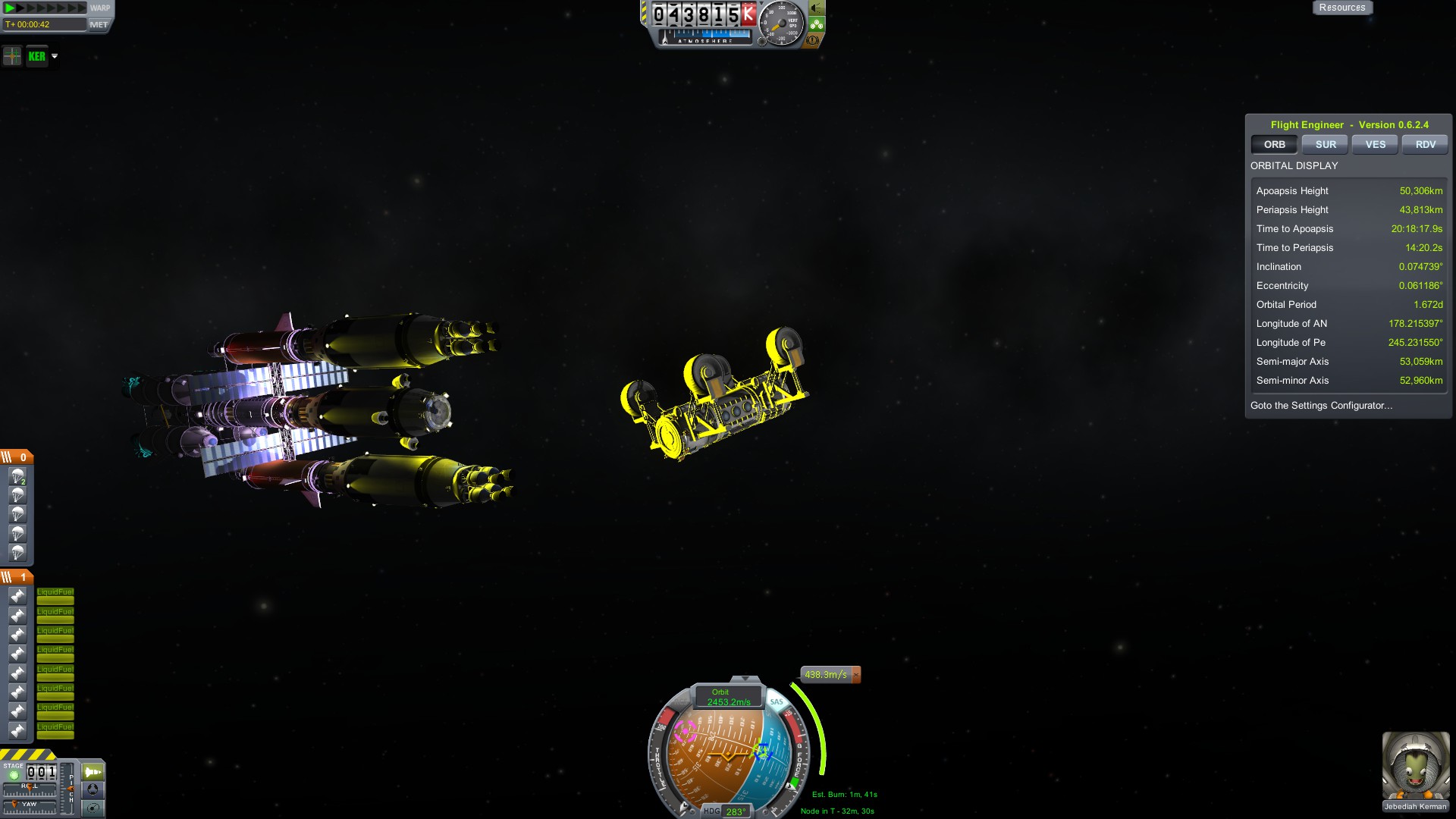Select staging mode rocket icon button
This screenshot has height=819, width=1456.
pyautogui.click(x=93, y=772)
